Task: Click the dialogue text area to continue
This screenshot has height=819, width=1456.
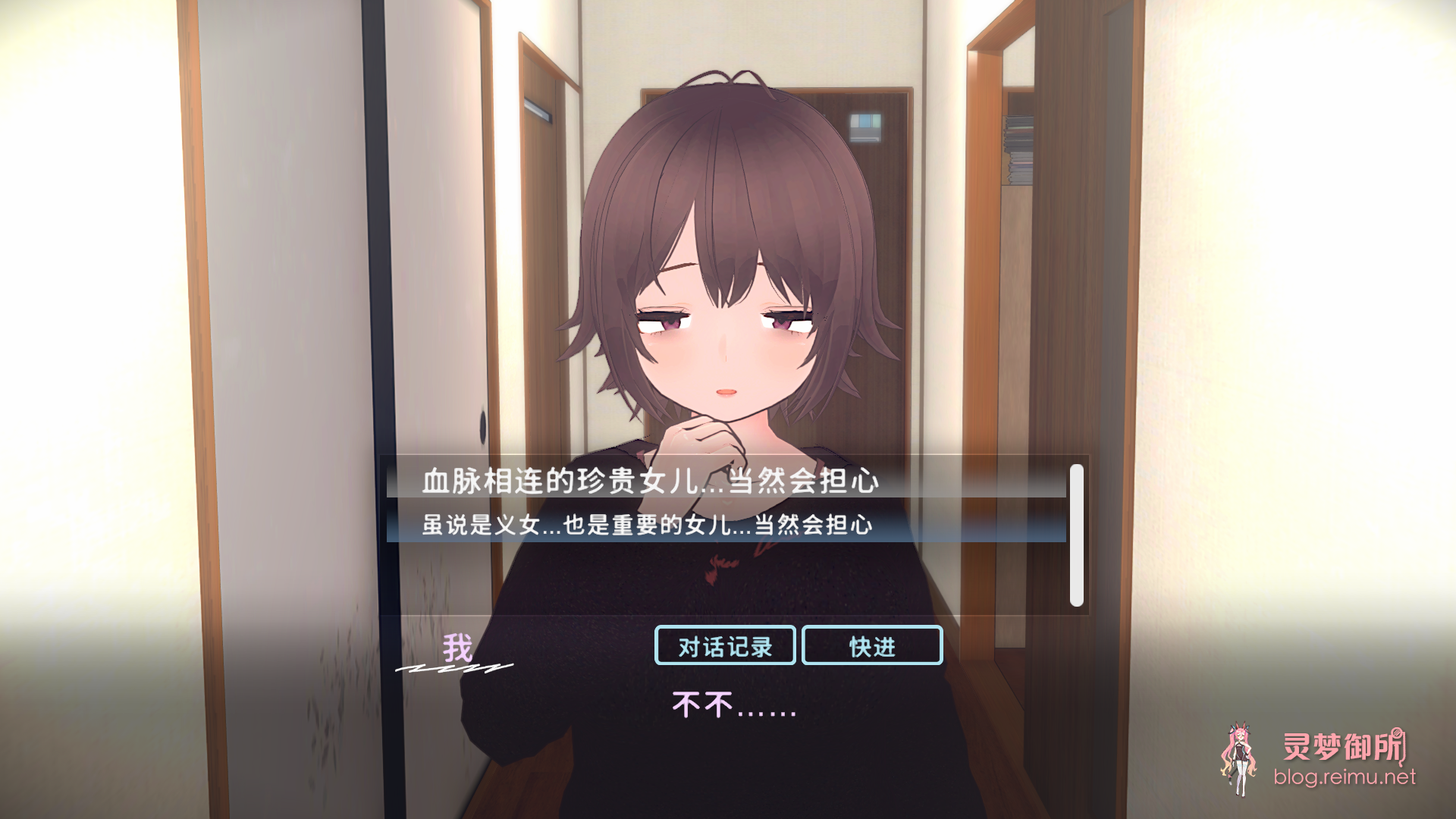Action: coord(728,707)
